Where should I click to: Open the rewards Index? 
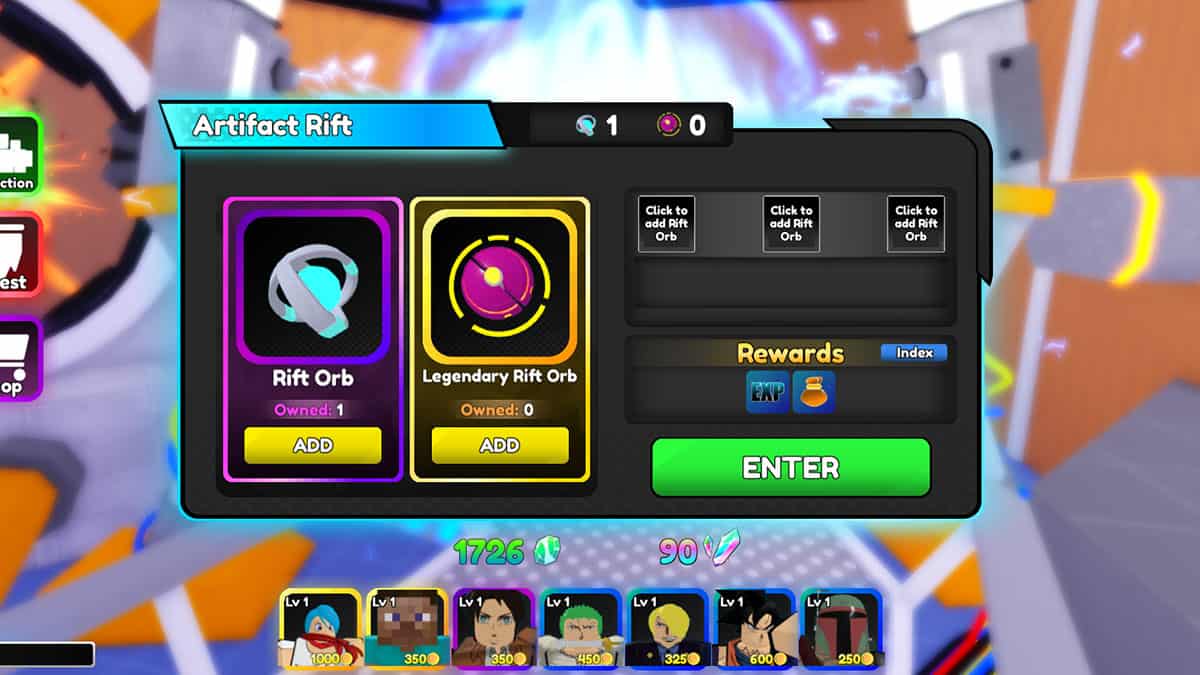(913, 353)
